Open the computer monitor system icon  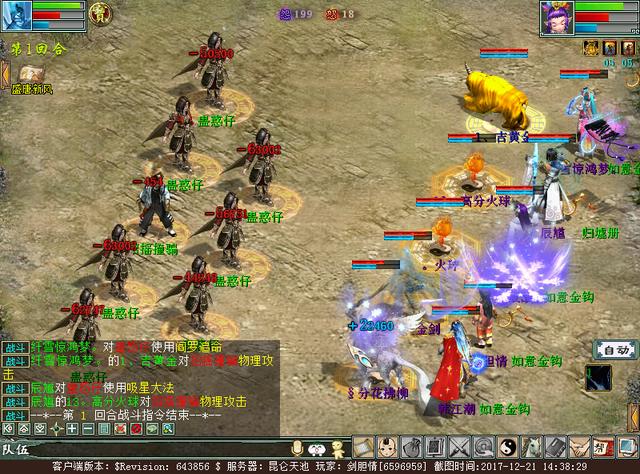(x=624, y=447)
